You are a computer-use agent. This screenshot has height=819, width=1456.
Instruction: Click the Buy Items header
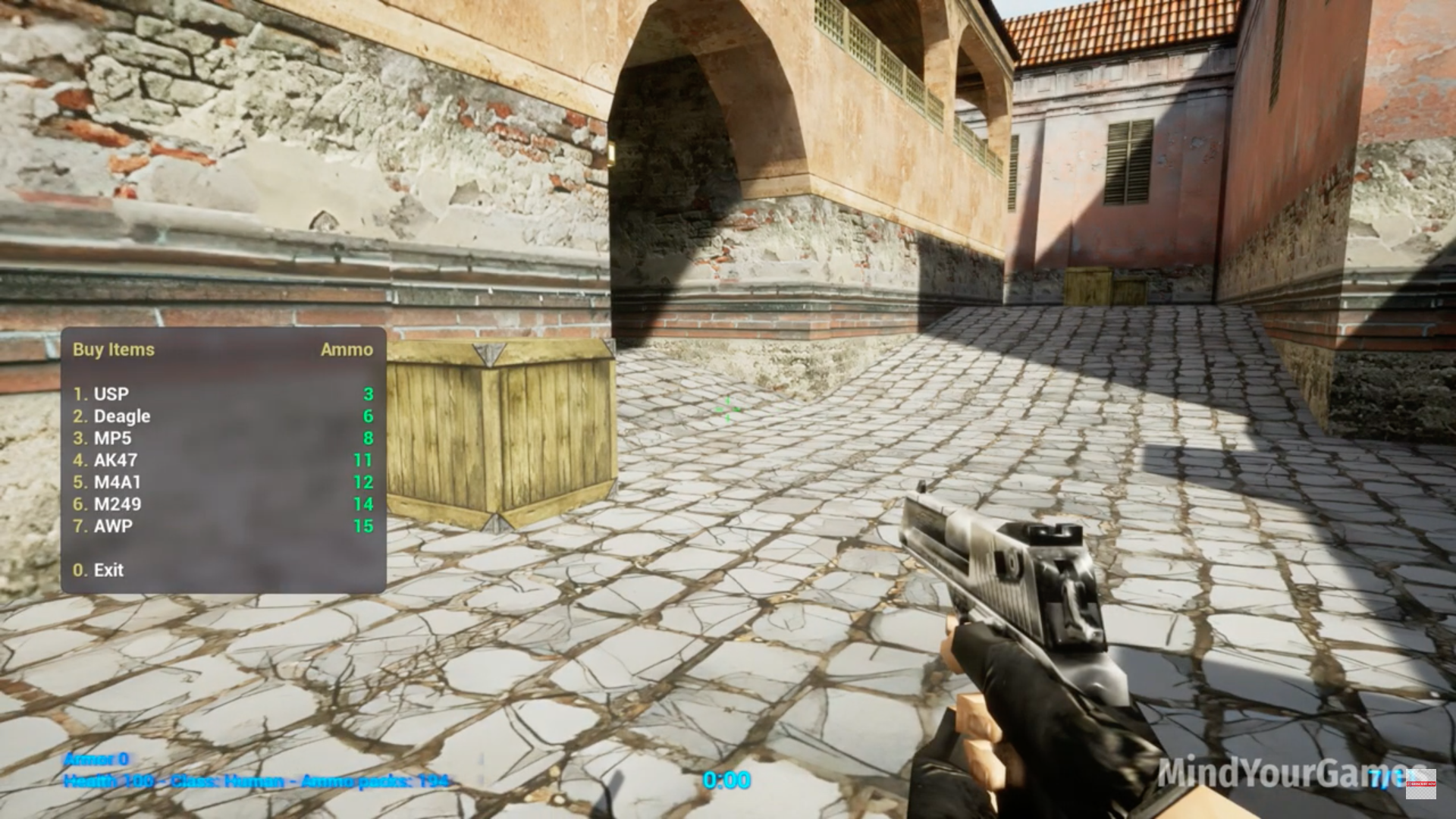pyautogui.click(x=112, y=350)
